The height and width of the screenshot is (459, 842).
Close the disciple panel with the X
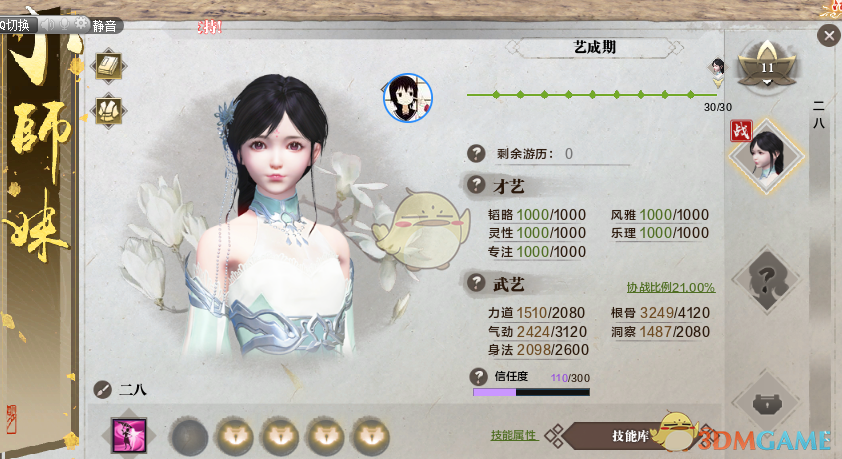coord(828,37)
